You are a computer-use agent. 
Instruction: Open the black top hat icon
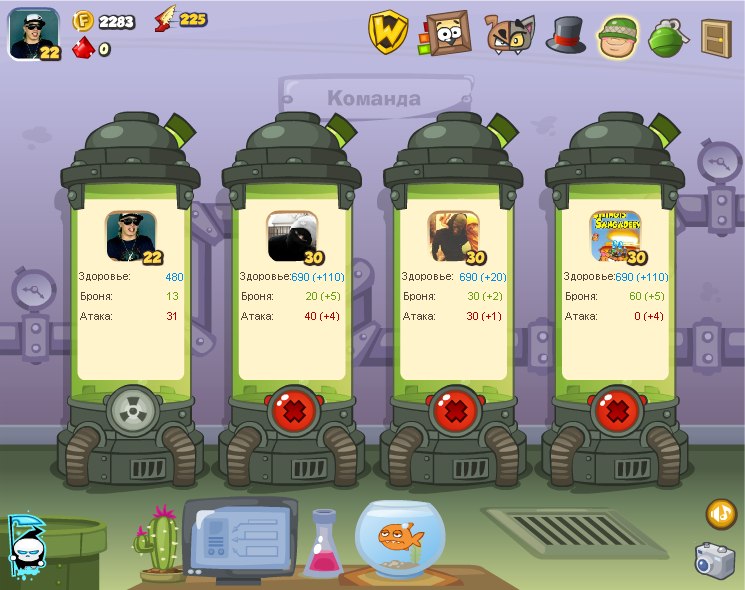[565, 34]
